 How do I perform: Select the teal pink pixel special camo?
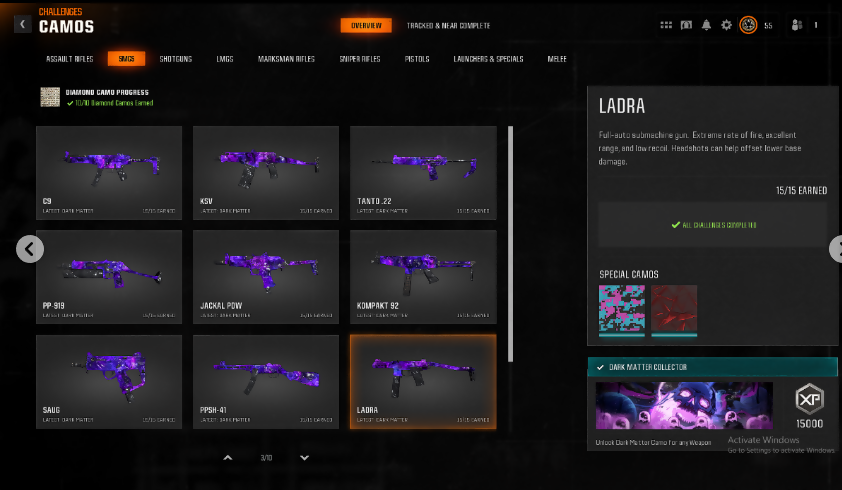point(620,307)
